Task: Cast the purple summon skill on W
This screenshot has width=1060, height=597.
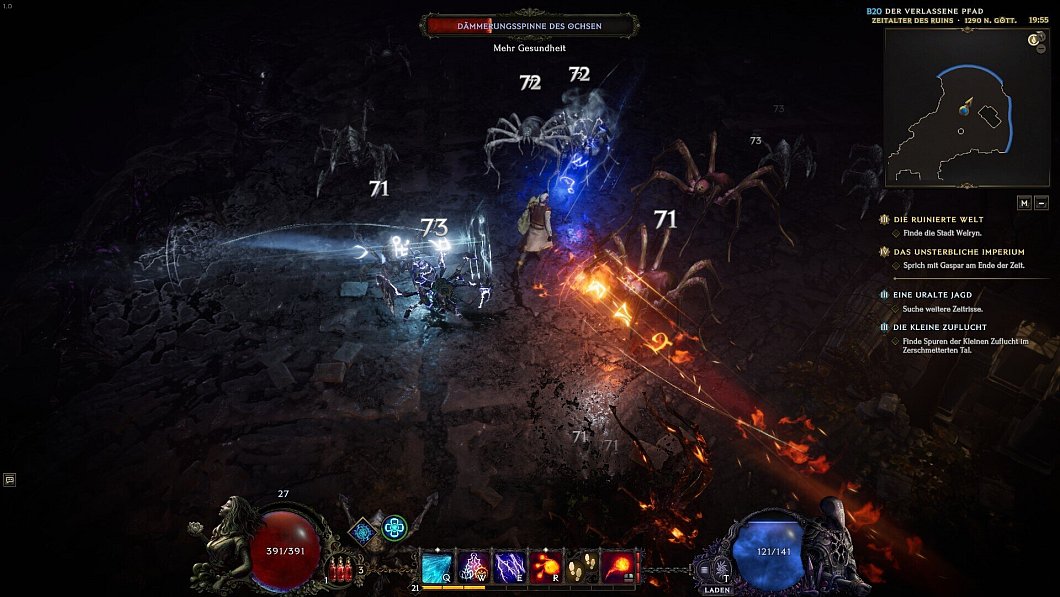Action: point(473,567)
